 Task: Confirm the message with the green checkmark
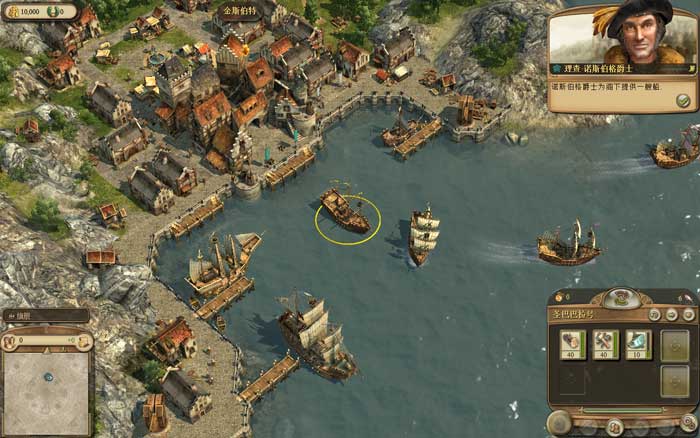coord(683,100)
